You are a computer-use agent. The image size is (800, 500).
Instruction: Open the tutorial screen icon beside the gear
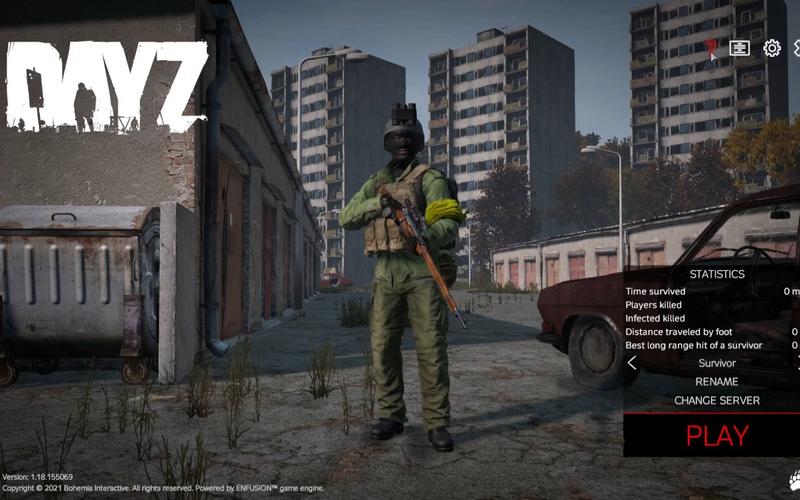740,48
